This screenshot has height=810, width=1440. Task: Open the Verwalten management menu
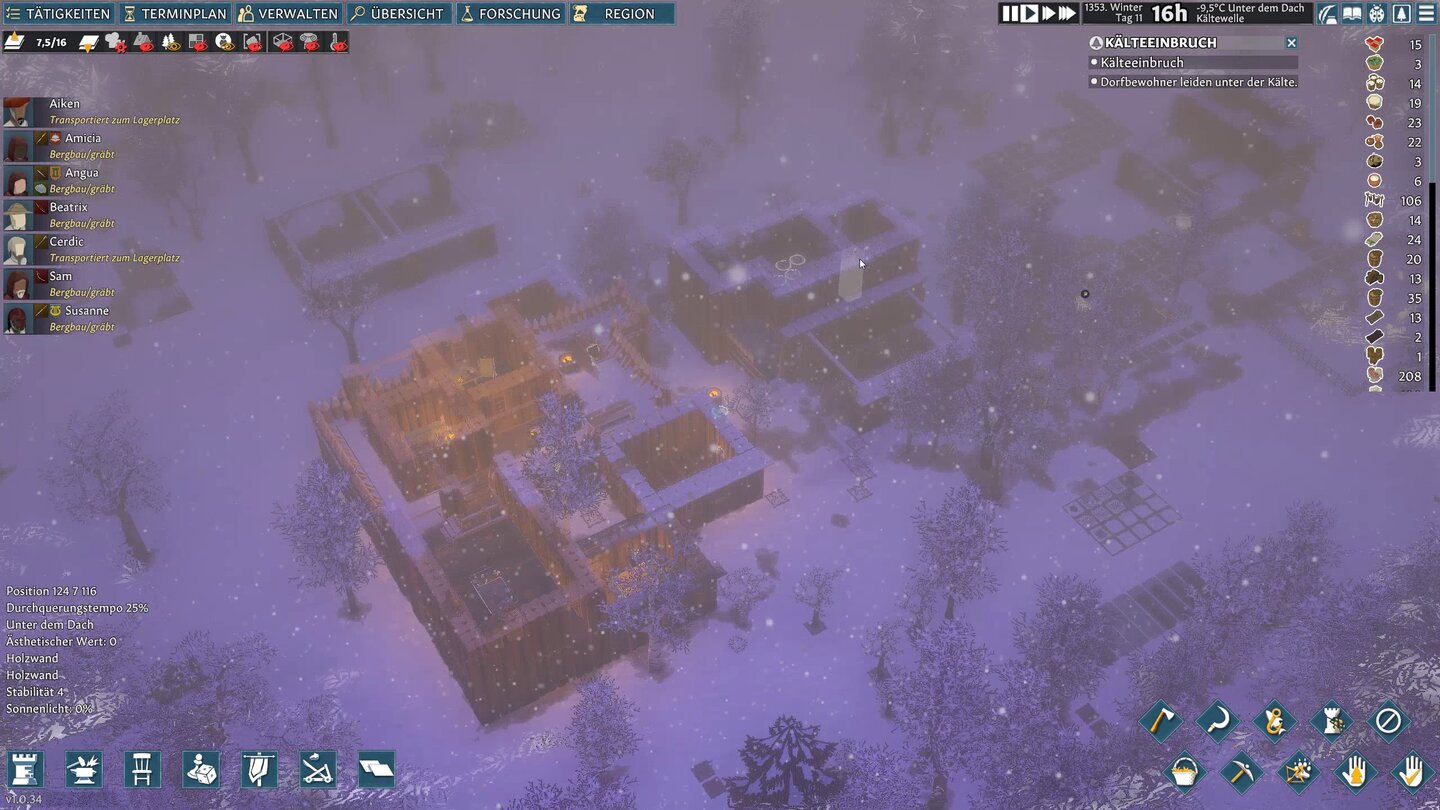[x=288, y=14]
